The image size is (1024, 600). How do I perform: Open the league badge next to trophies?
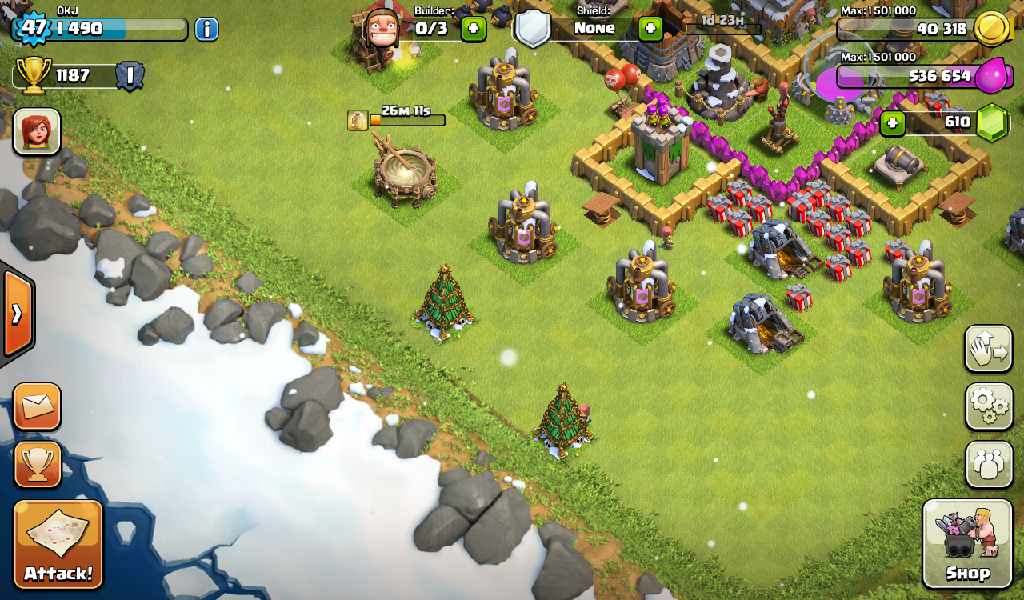[x=130, y=75]
